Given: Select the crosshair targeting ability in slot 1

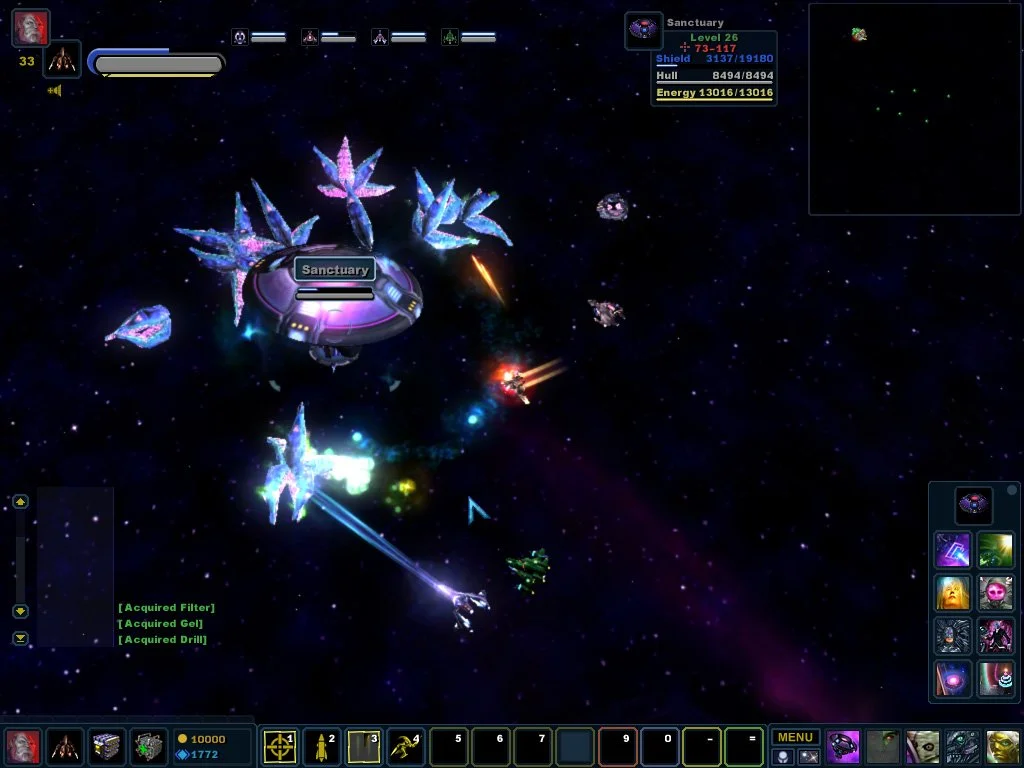Looking at the screenshot, I should click(x=279, y=746).
